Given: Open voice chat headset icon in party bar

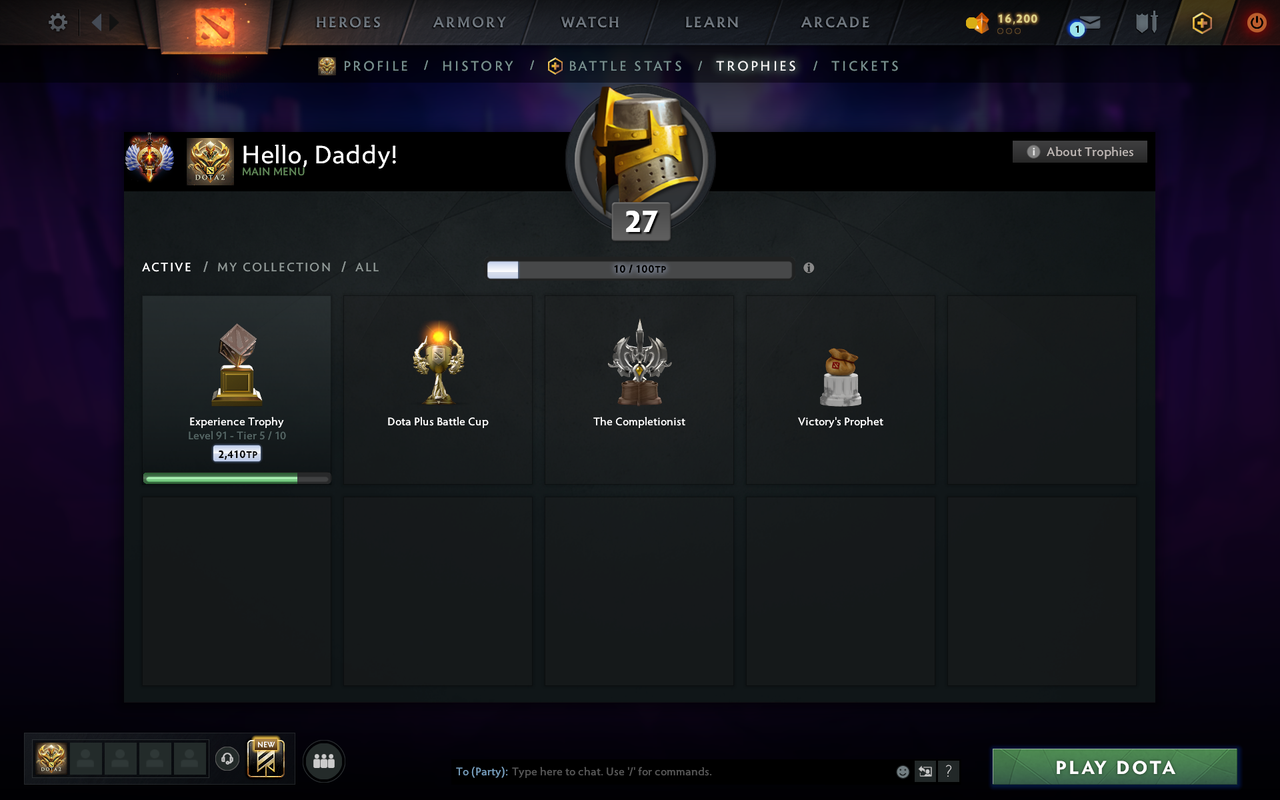Looking at the screenshot, I should tap(227, 759).
